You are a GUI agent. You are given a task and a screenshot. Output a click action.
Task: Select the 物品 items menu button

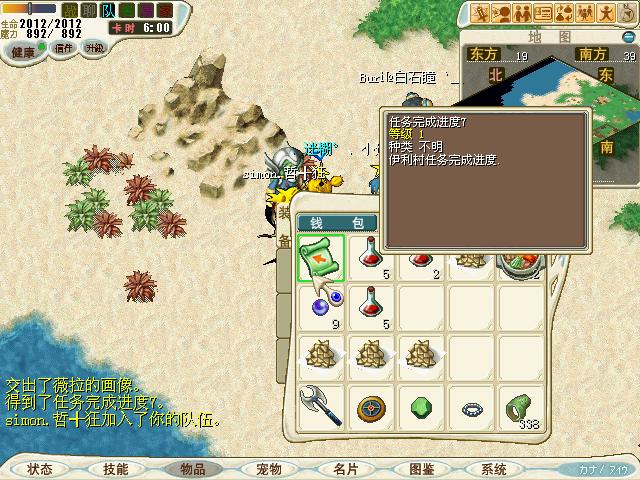pos(192,468)
